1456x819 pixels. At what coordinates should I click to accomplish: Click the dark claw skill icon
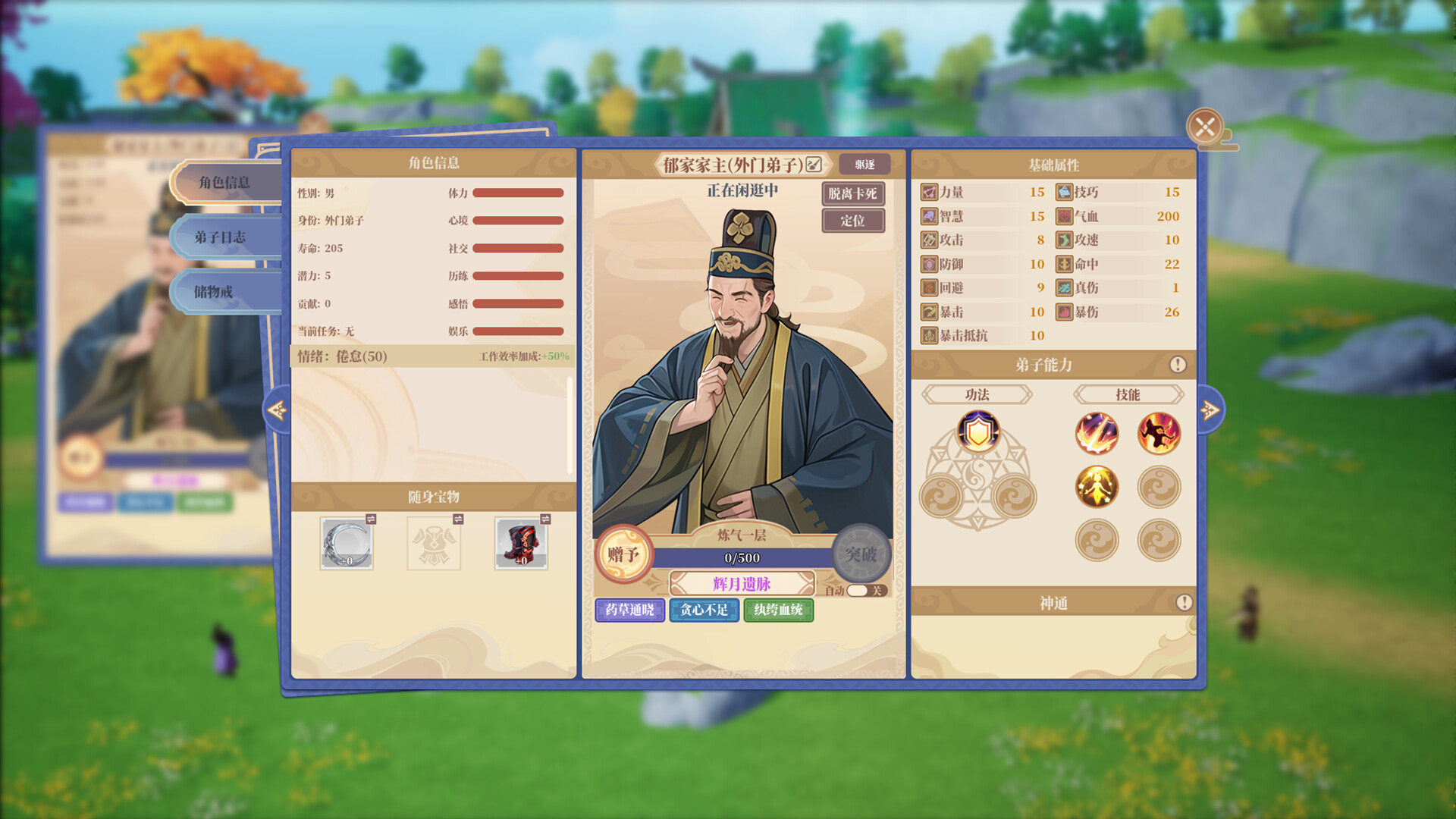click(1162, 433)
